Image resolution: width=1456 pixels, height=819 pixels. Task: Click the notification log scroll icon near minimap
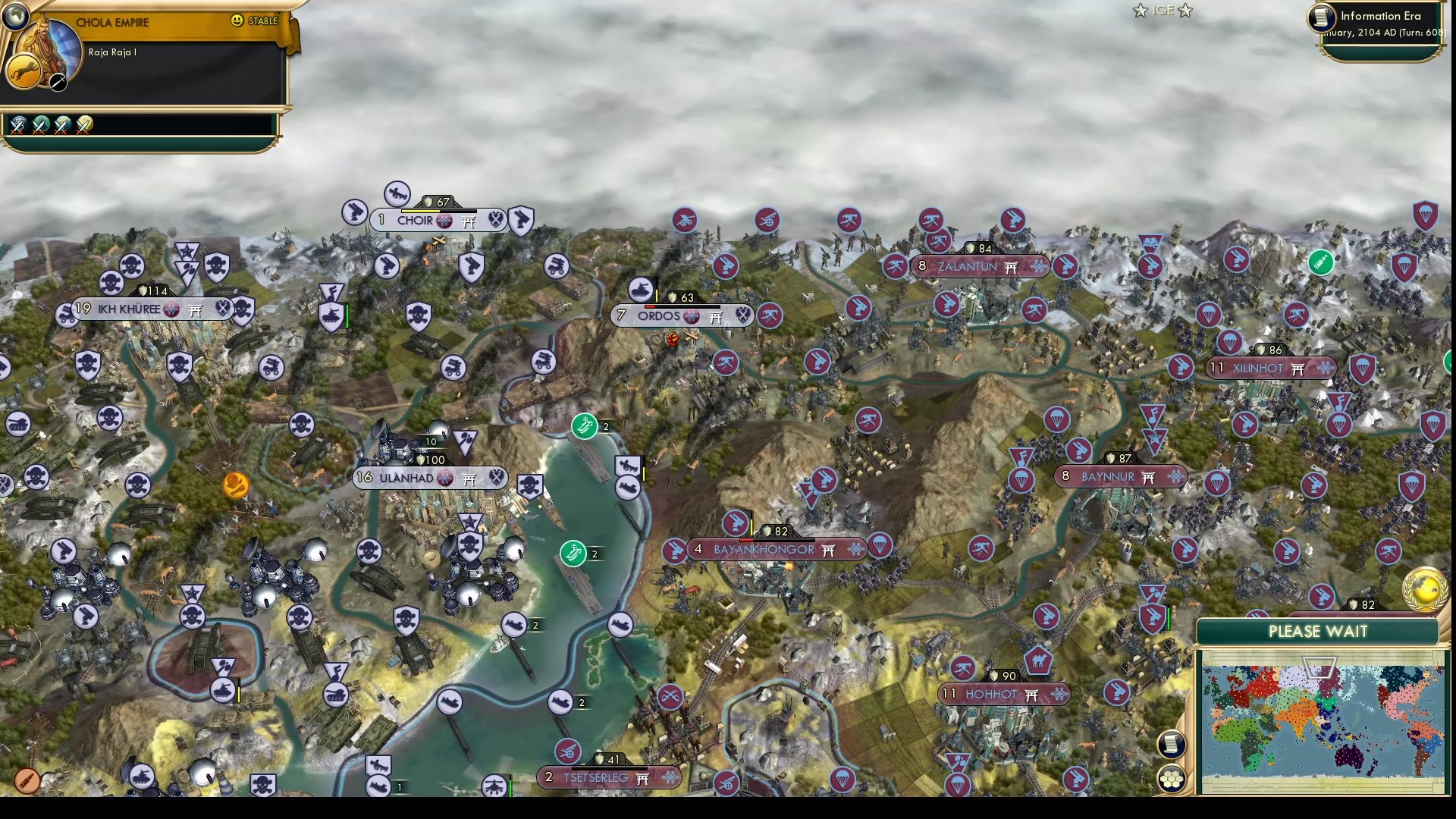tap(1171, 744)
